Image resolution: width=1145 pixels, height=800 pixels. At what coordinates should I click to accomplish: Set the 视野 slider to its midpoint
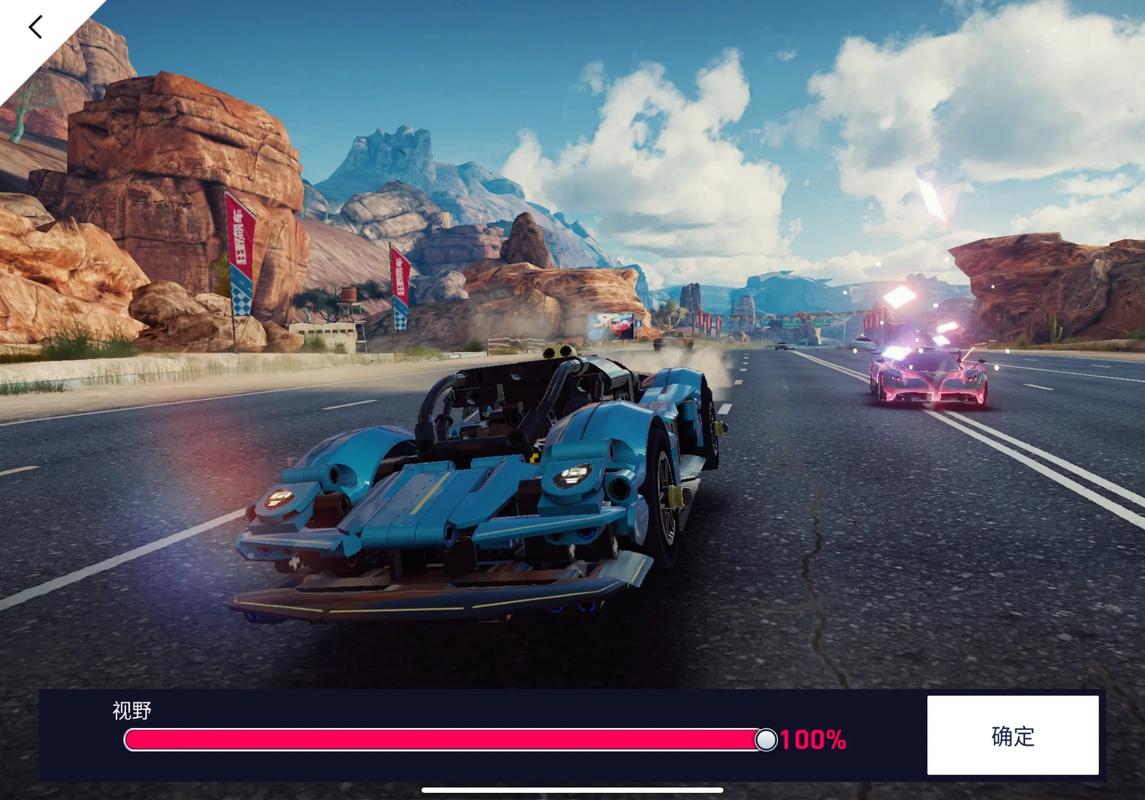coord(445,740)
